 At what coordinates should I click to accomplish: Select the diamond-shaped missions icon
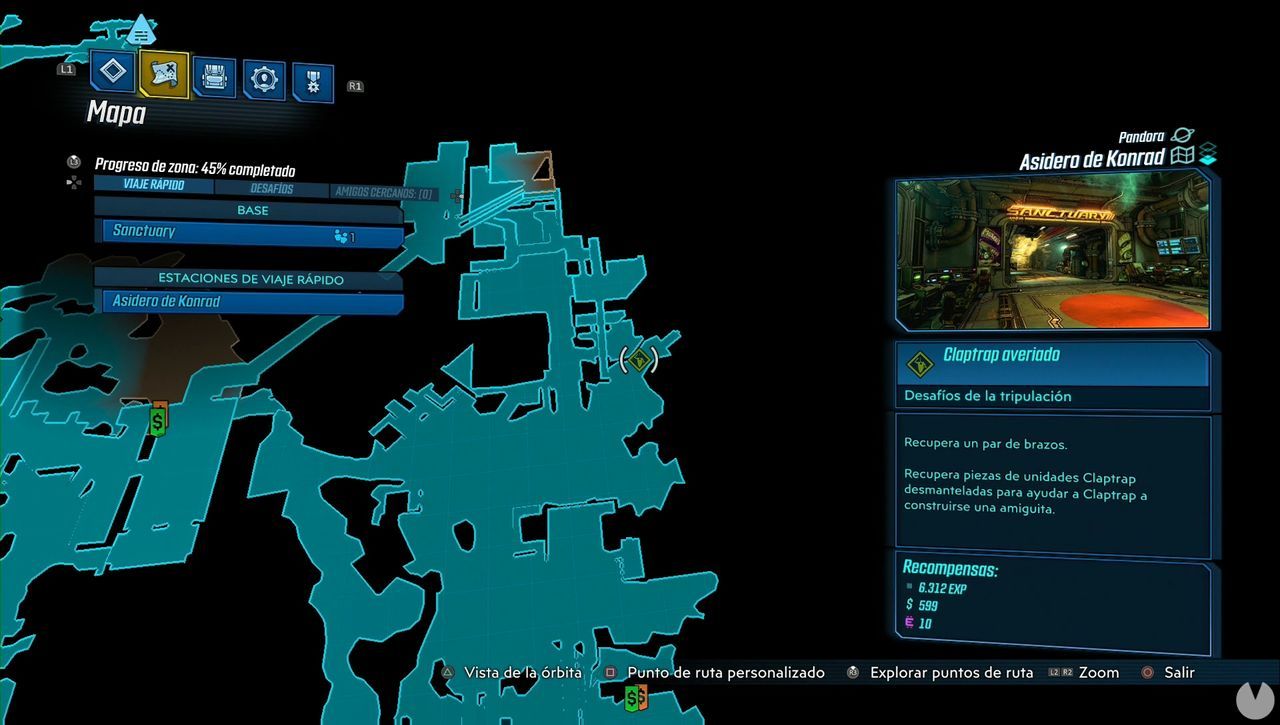[112, 71]
